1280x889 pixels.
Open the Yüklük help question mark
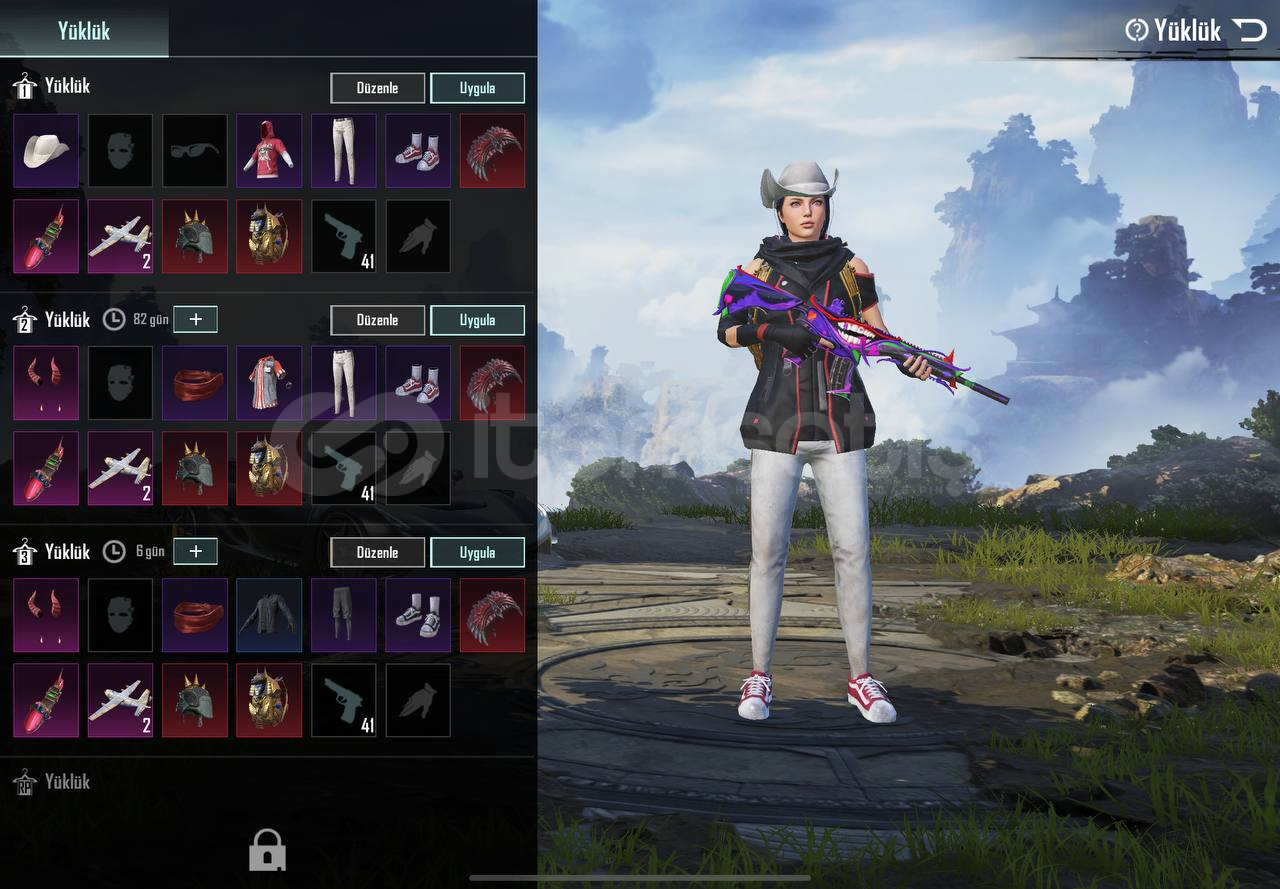(x=1136, y=30)
